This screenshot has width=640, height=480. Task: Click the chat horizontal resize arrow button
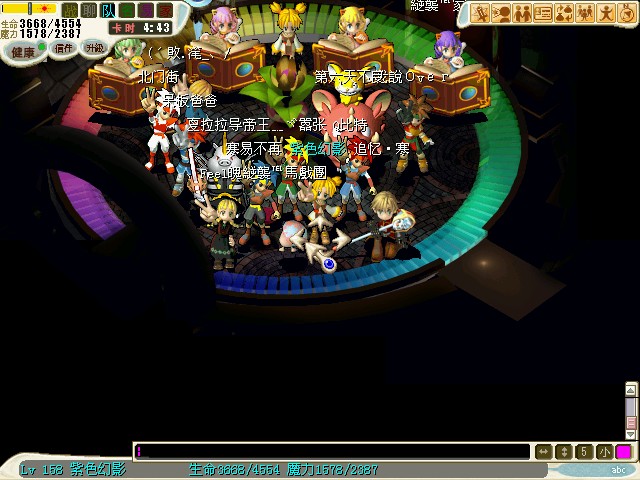tap(543, 451)
